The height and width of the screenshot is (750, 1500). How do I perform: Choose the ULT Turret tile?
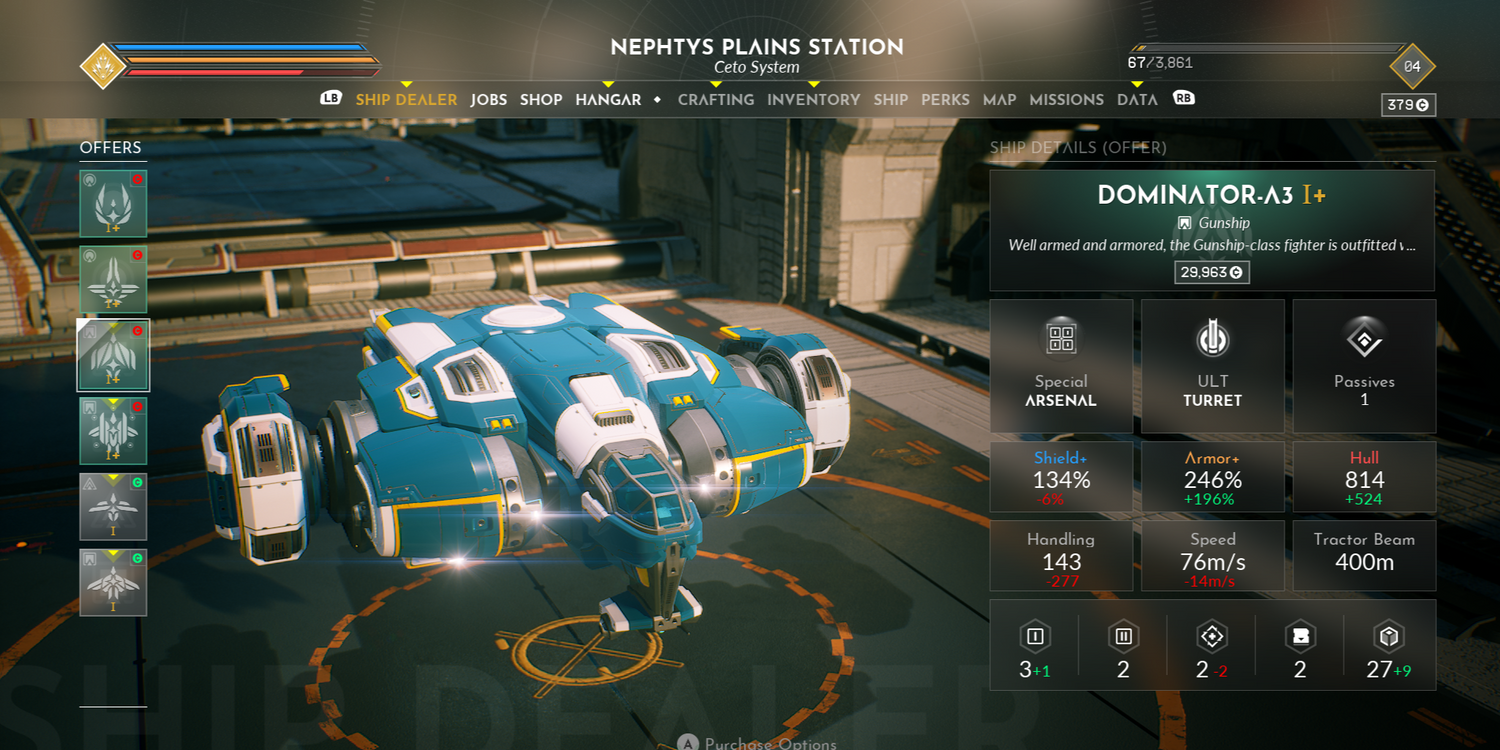1212,366
